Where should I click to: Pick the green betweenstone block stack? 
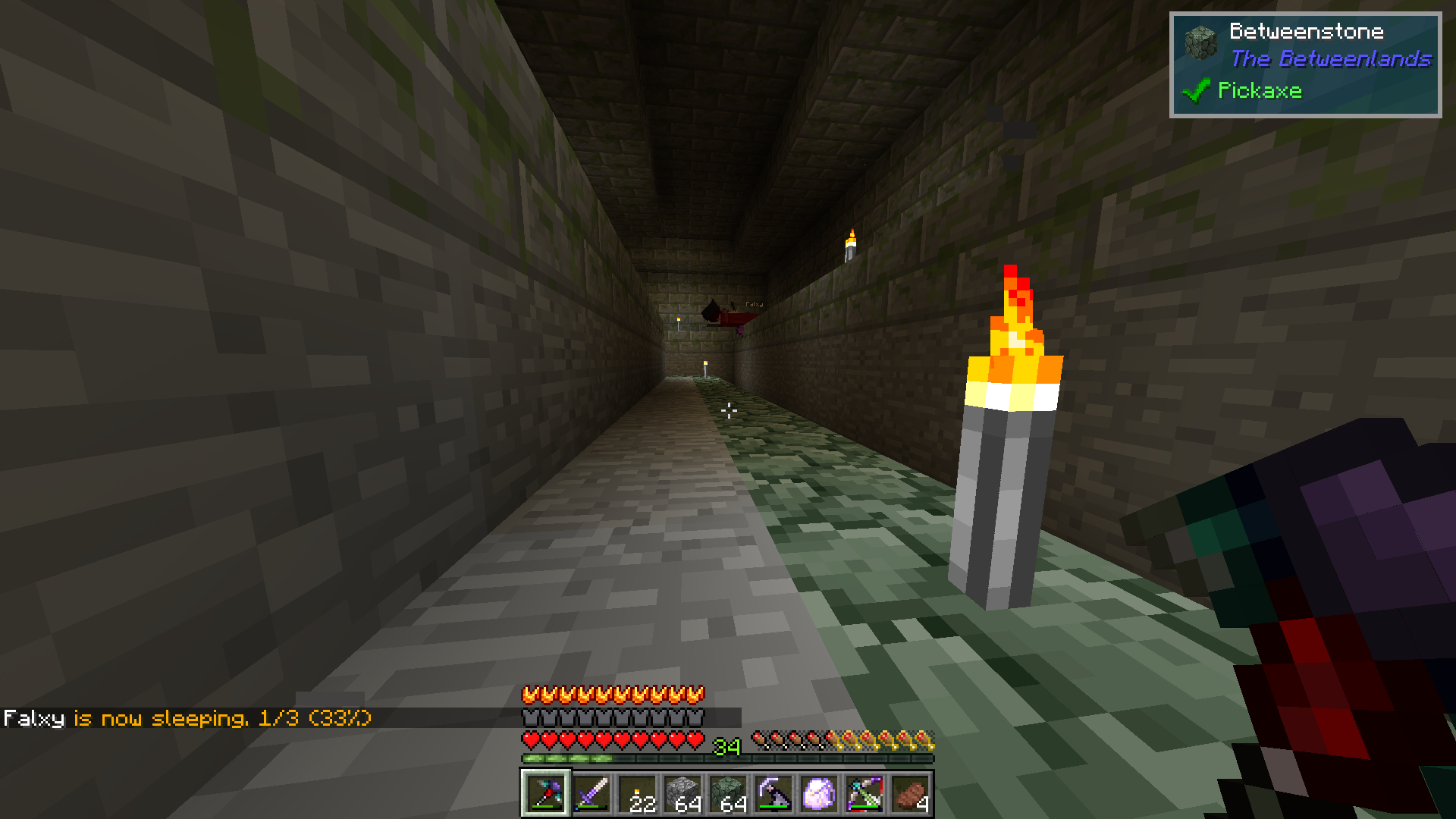[x=728, y=794]
